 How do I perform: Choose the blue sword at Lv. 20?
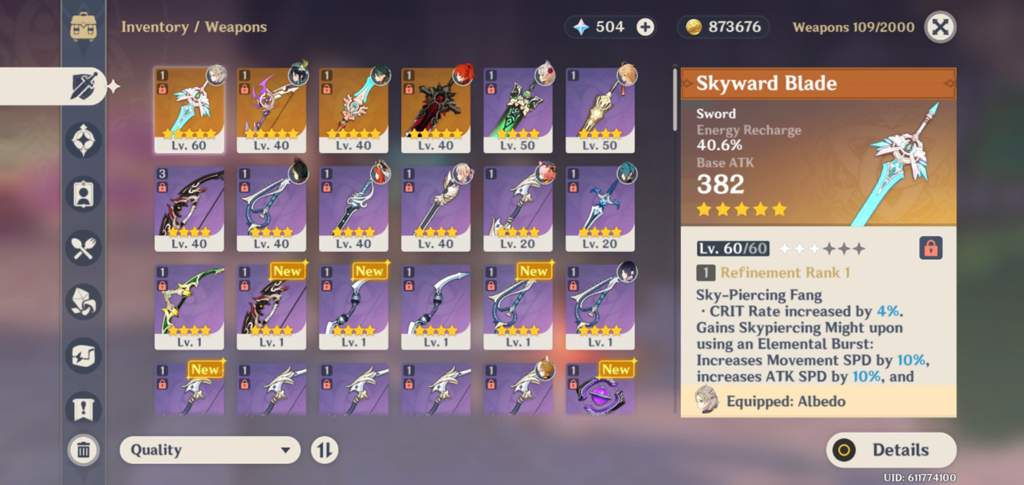pos(600,207)
